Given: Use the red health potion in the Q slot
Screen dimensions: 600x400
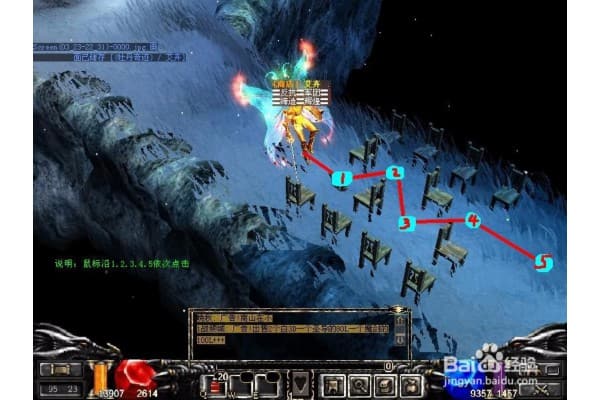Looking at the screenshot, I should pyautogui.click(x=214, y=383).
